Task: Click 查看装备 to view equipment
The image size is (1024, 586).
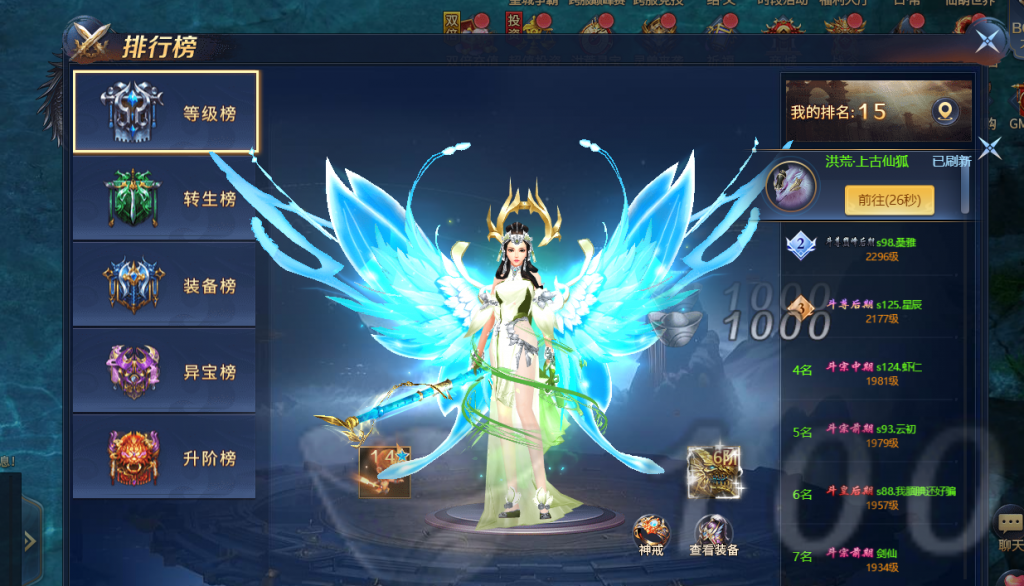Action: coord(714,533)
